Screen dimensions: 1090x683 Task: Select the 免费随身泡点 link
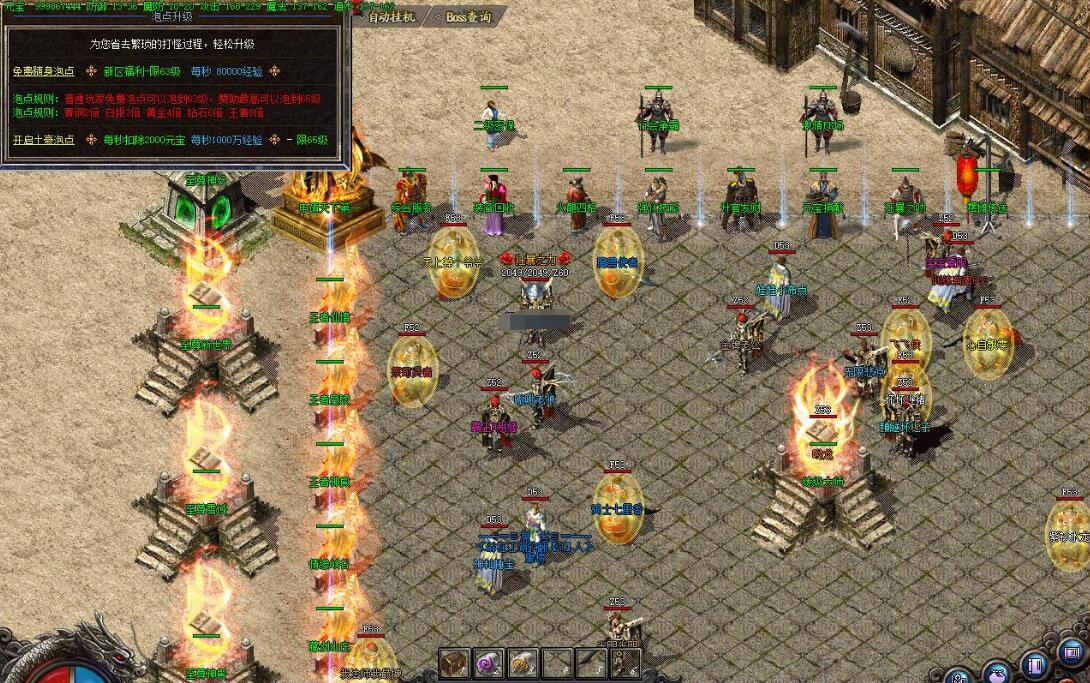point(43,71)
